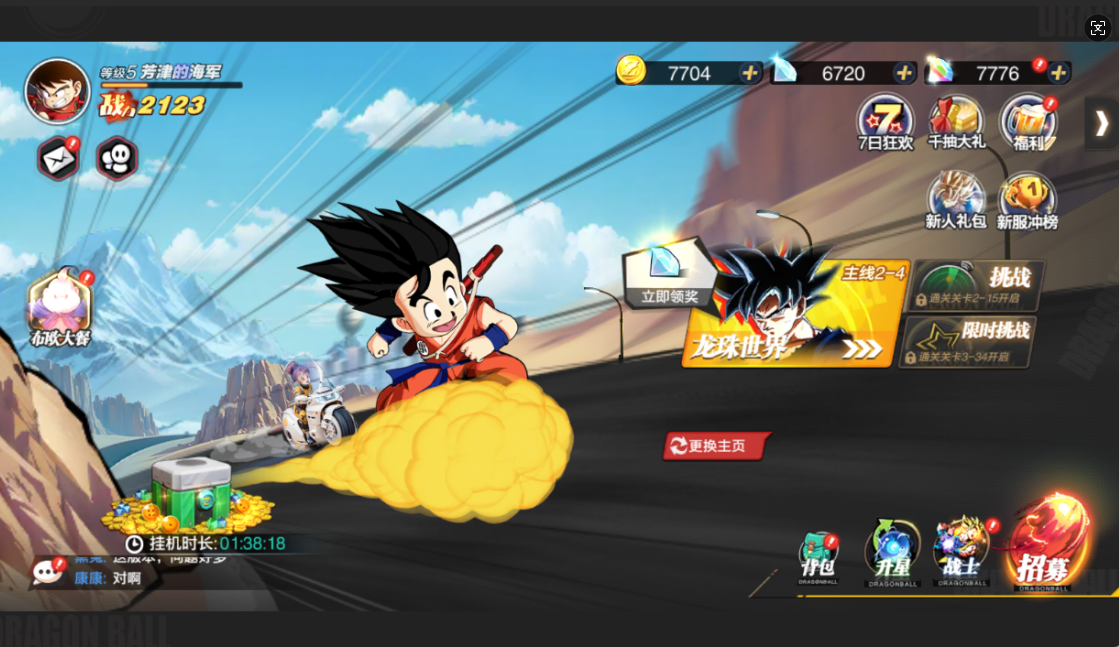The width and height of the screenshot is (1119, 647).
Task: Collect the idle reward treasure chest
Action: 190,494
